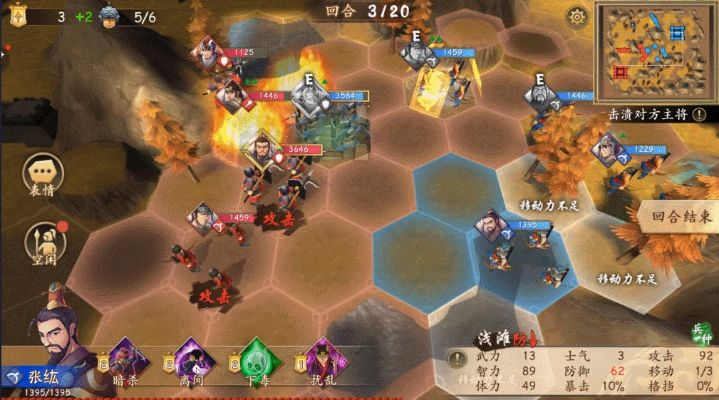
Task: Trigger the 扰乱 disrupt skill
Action: point(322,360)
